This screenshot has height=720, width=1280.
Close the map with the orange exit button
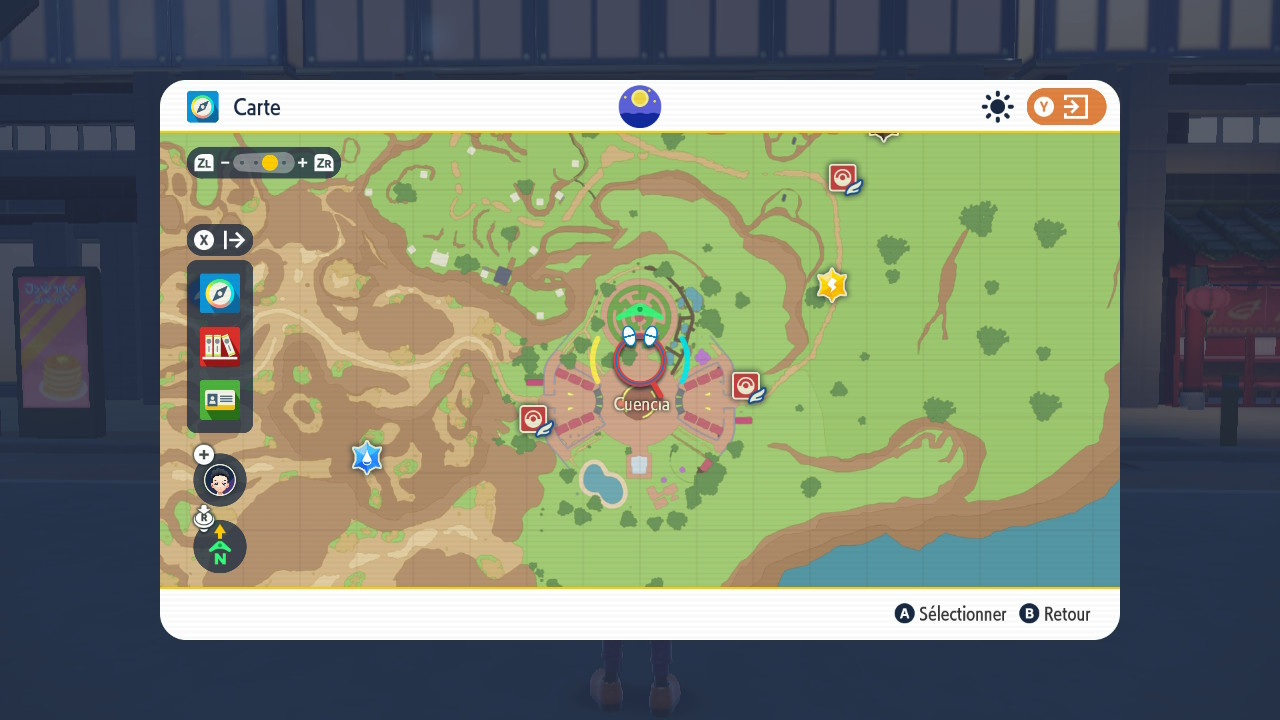click(x=1066, y=107)
